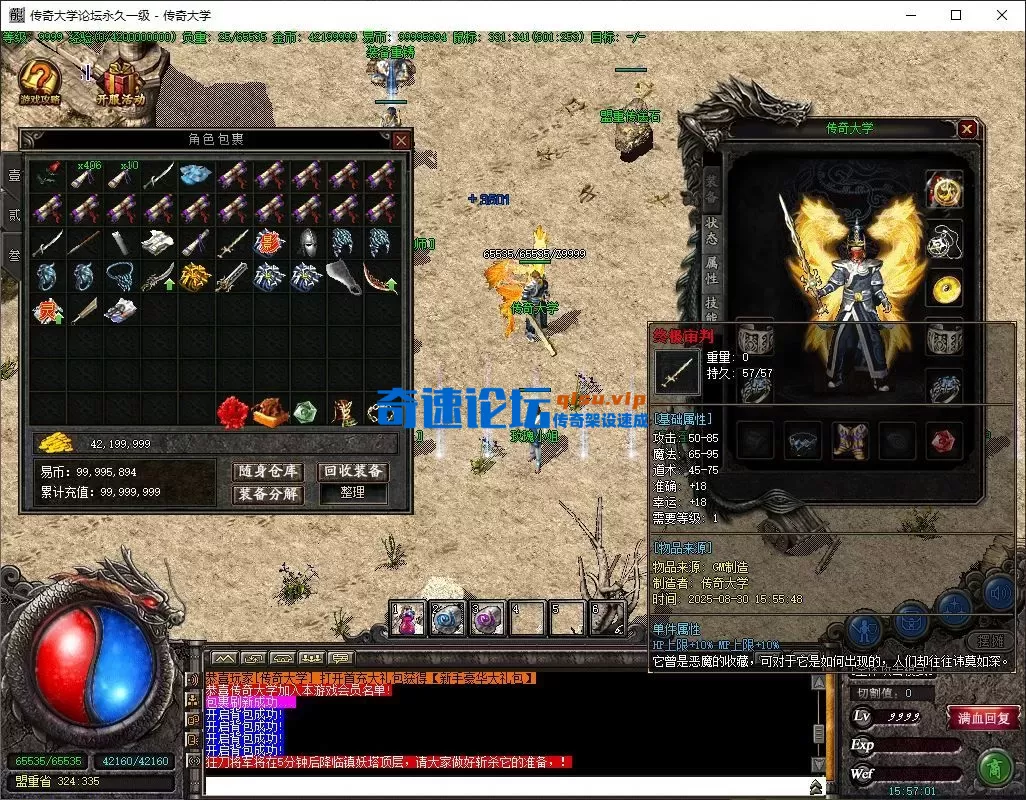Switch to bag page 贰 tab
This screenshot has width=1026, height=800.
(x=14, y=214)
